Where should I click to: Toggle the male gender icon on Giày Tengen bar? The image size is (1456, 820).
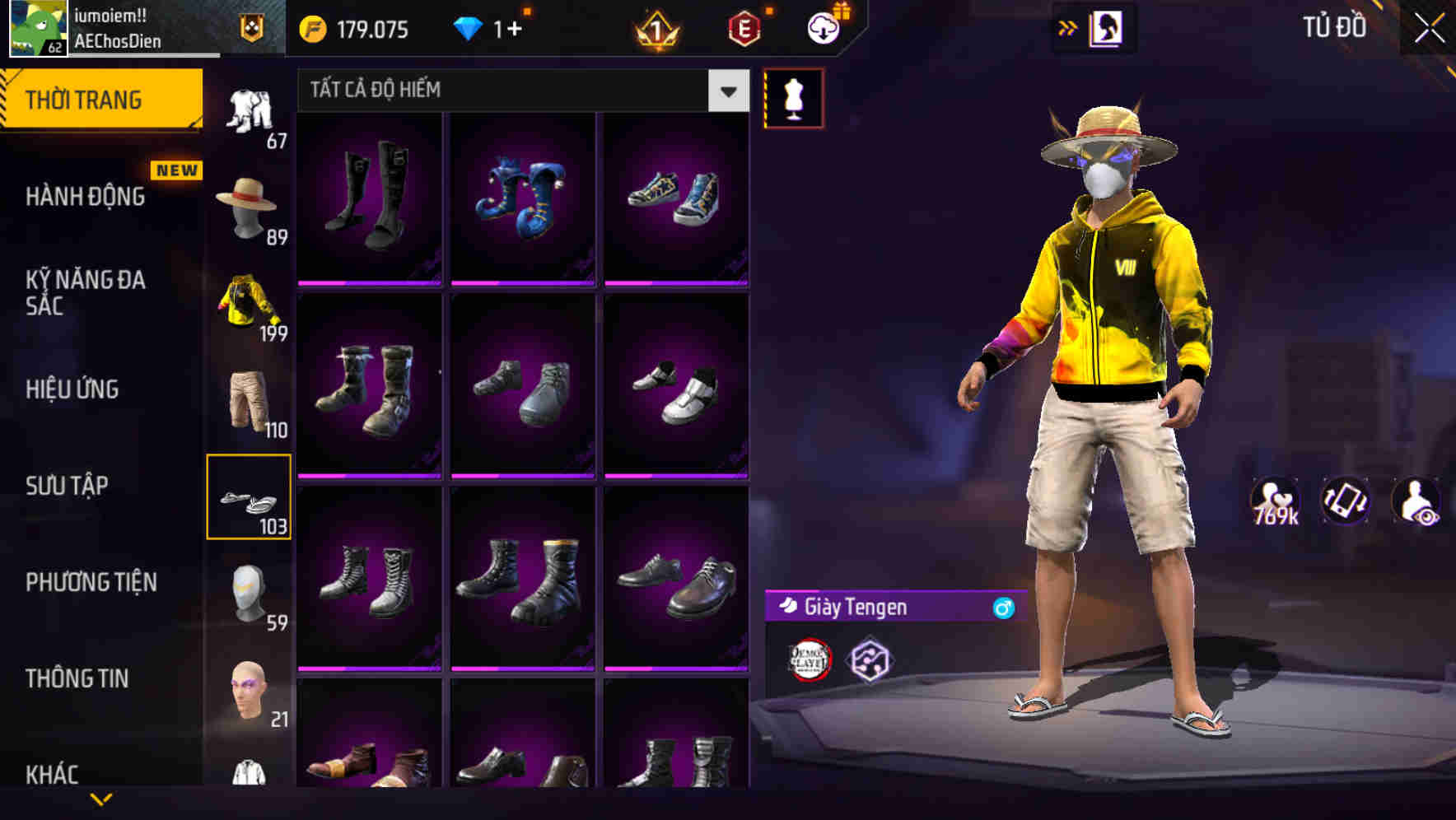[x=1001, y=608]
